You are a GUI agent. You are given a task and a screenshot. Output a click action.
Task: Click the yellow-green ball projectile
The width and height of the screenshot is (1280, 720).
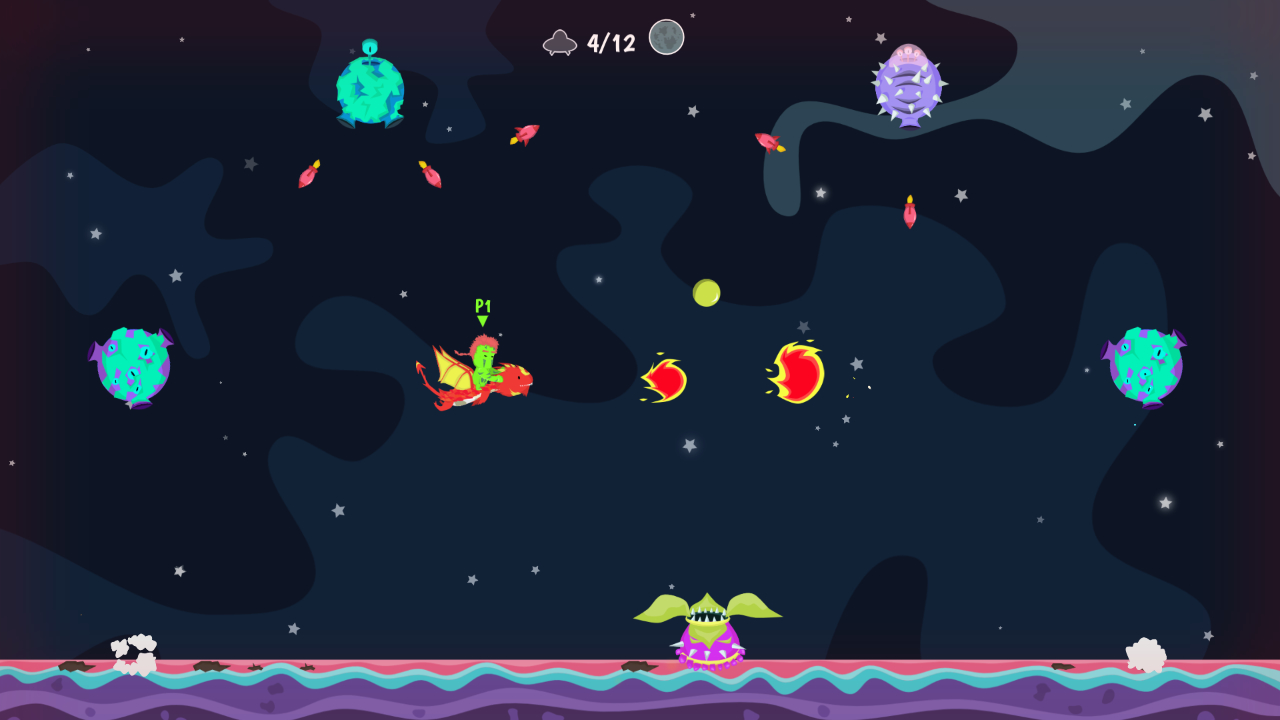click(x=708, y=291)
